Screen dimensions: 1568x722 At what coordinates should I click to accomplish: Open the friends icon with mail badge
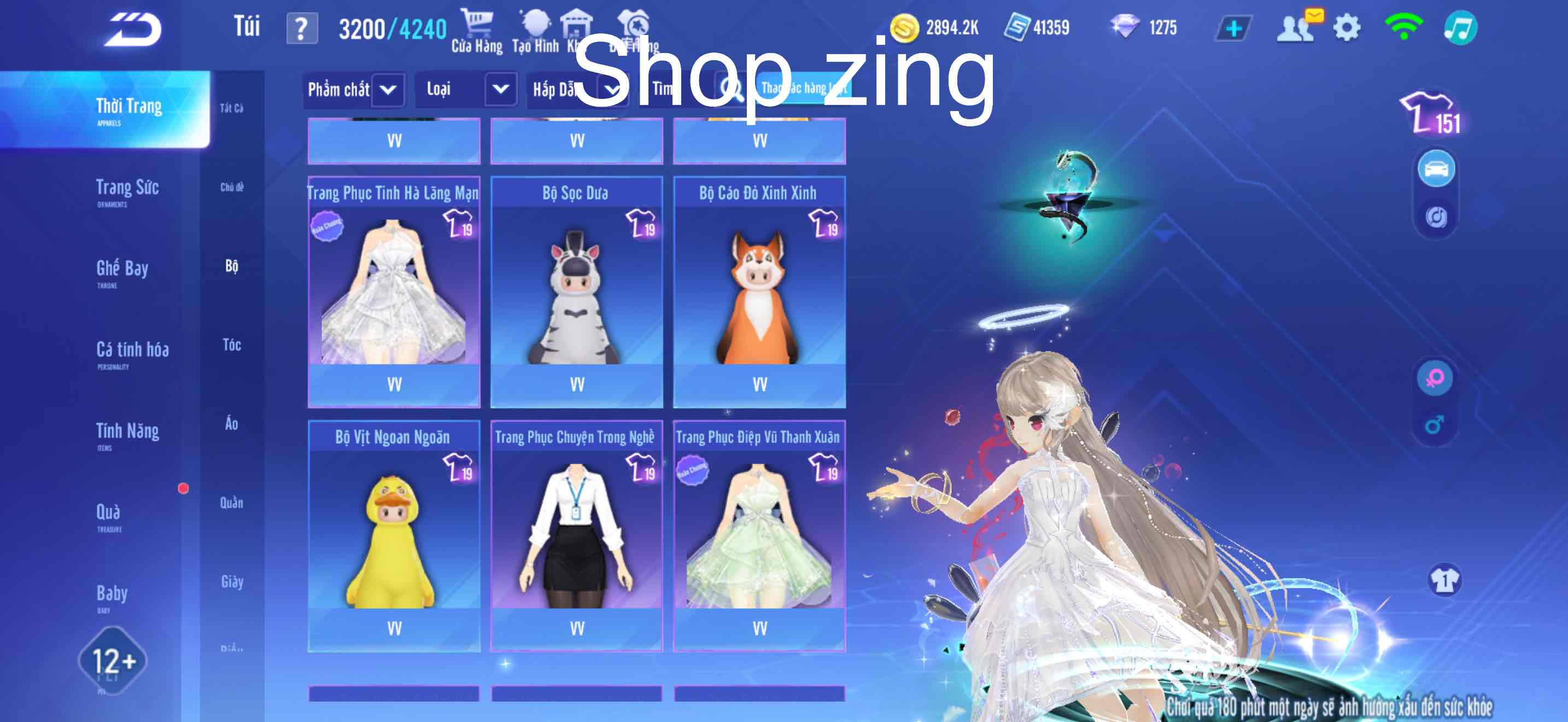[x=1296, y=28]
